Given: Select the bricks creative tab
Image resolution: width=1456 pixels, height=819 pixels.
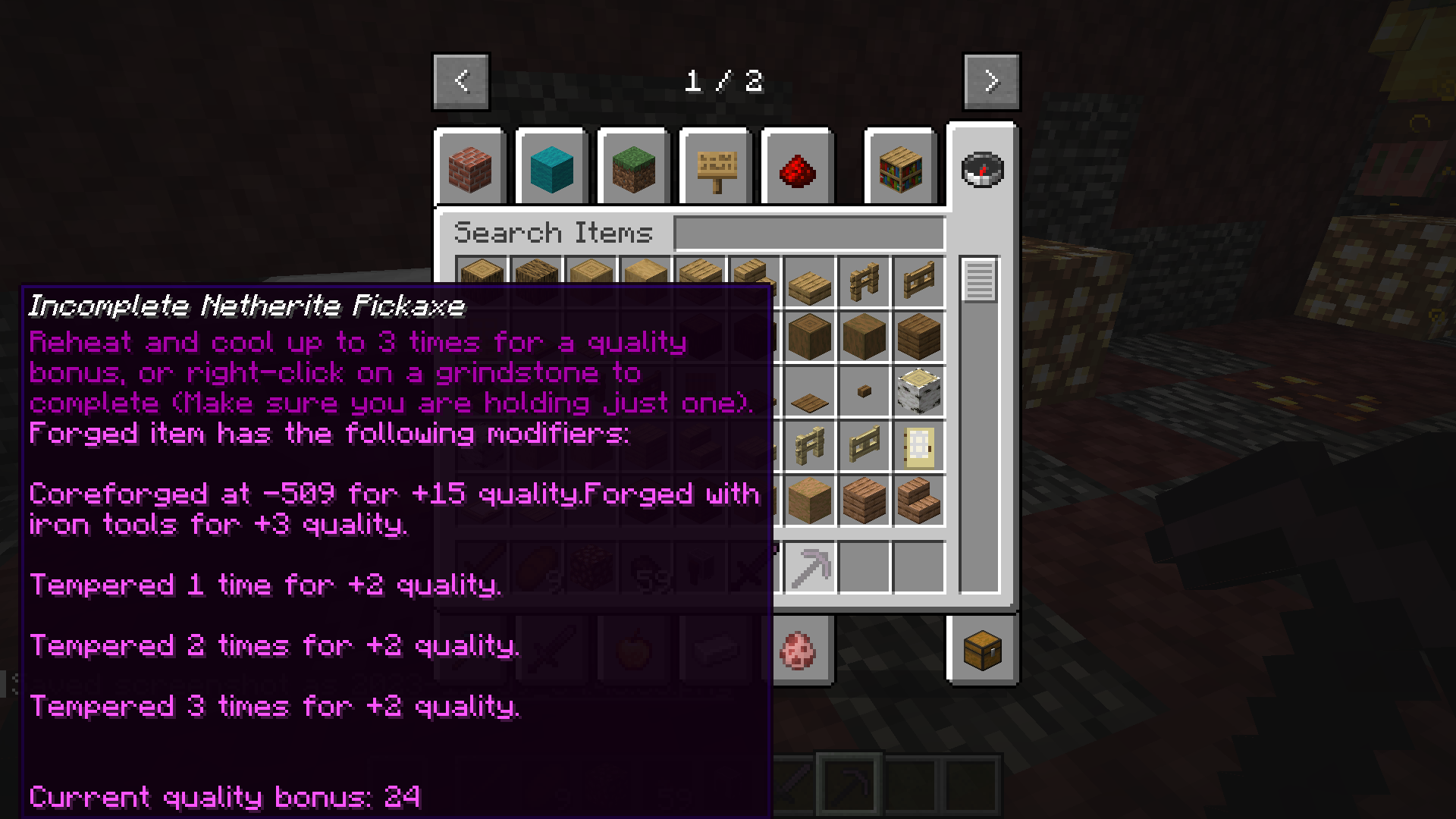Looking at the screenshot, I should [x=471, y=168].
